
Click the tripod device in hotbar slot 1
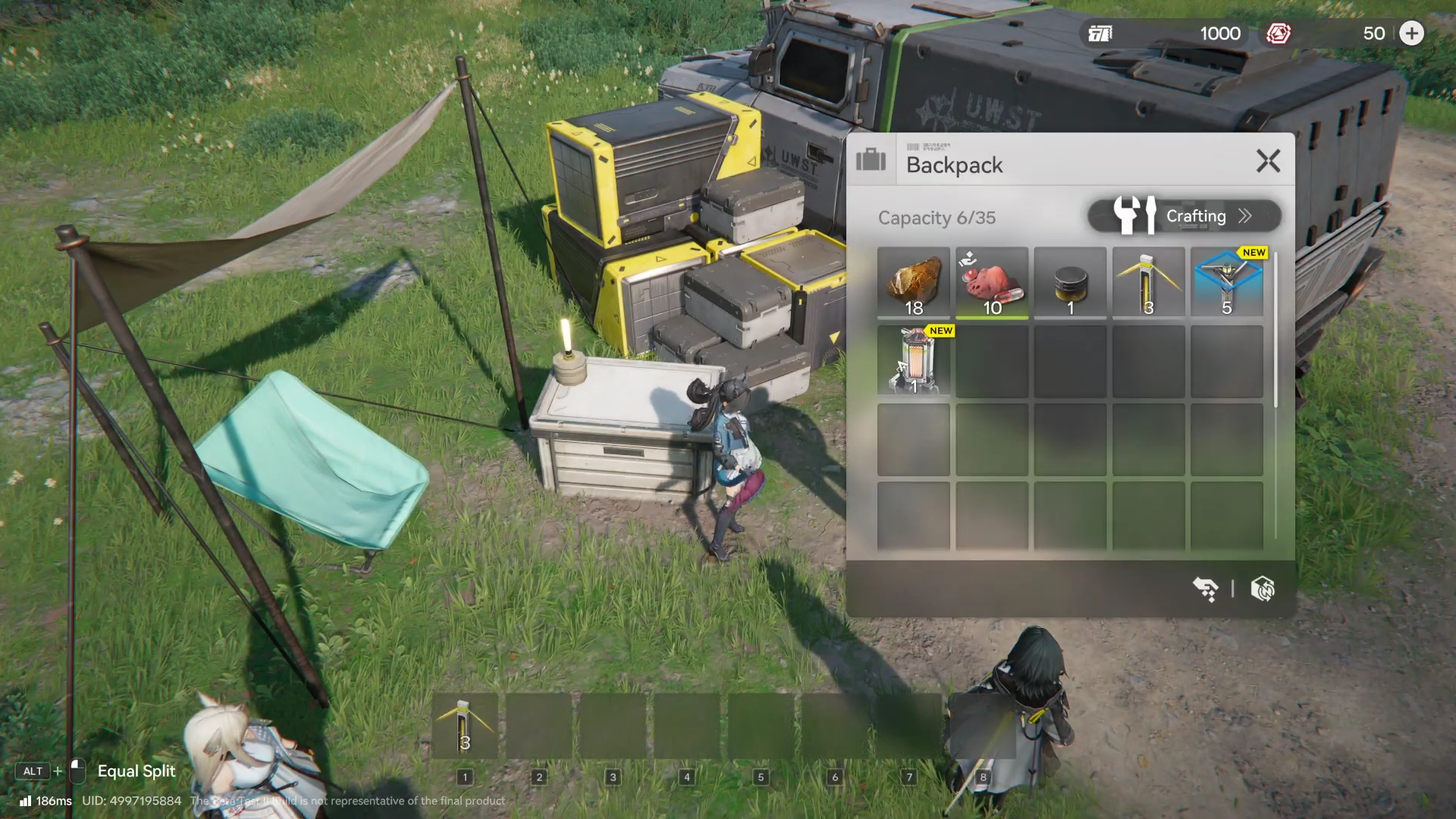pos(465,726)
